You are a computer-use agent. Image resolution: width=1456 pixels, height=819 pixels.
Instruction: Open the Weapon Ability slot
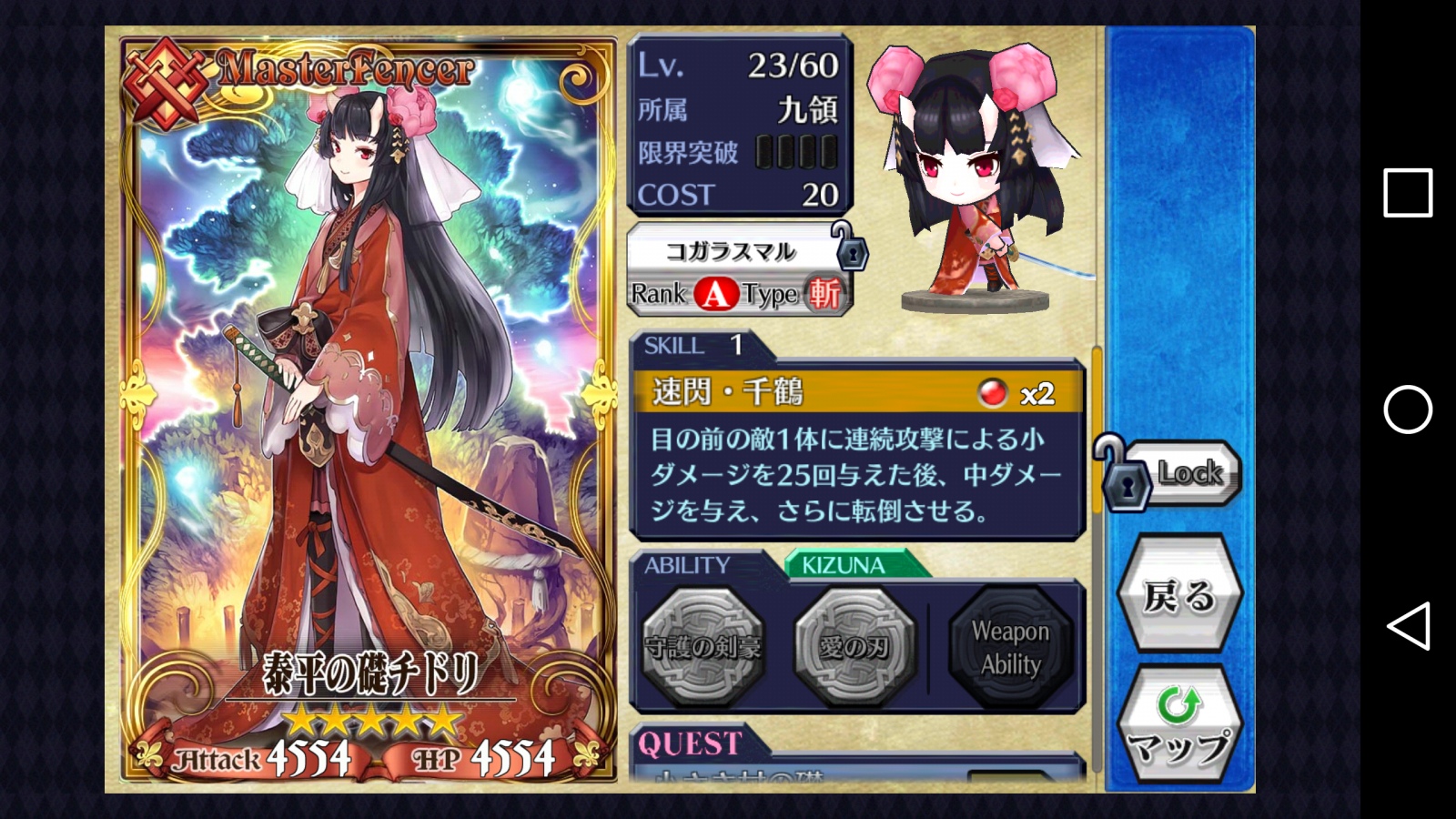pyautogui.click(x=1010, y=647)
